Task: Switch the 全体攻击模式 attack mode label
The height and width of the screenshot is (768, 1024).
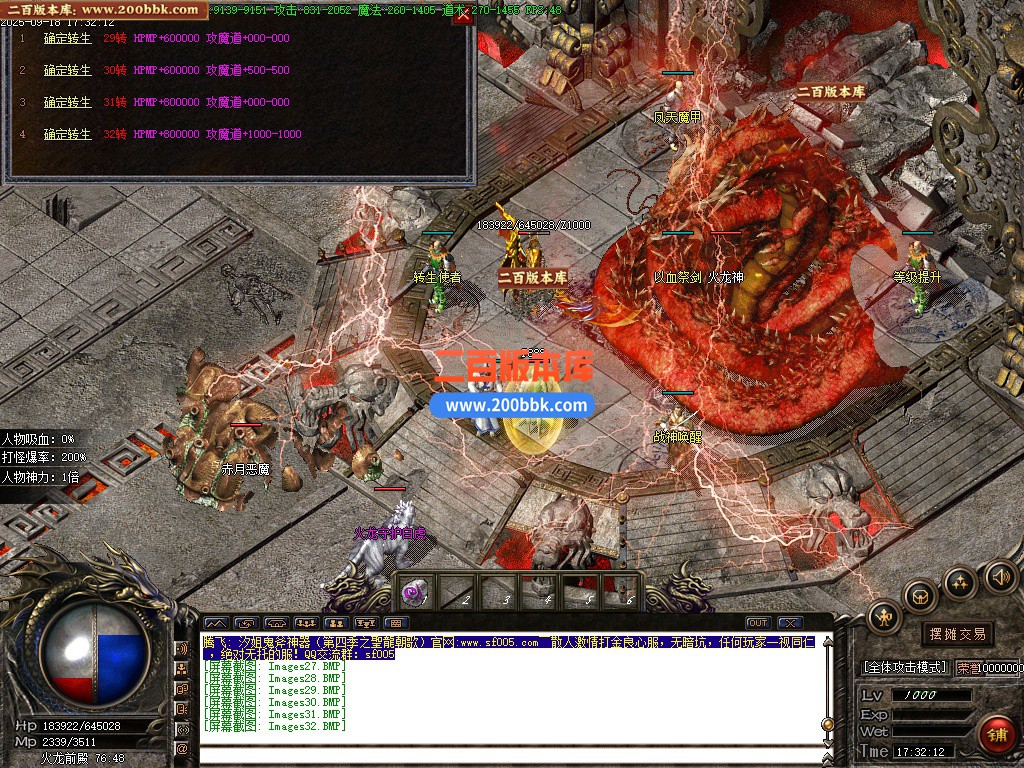Action: click(x=904, y=667)
